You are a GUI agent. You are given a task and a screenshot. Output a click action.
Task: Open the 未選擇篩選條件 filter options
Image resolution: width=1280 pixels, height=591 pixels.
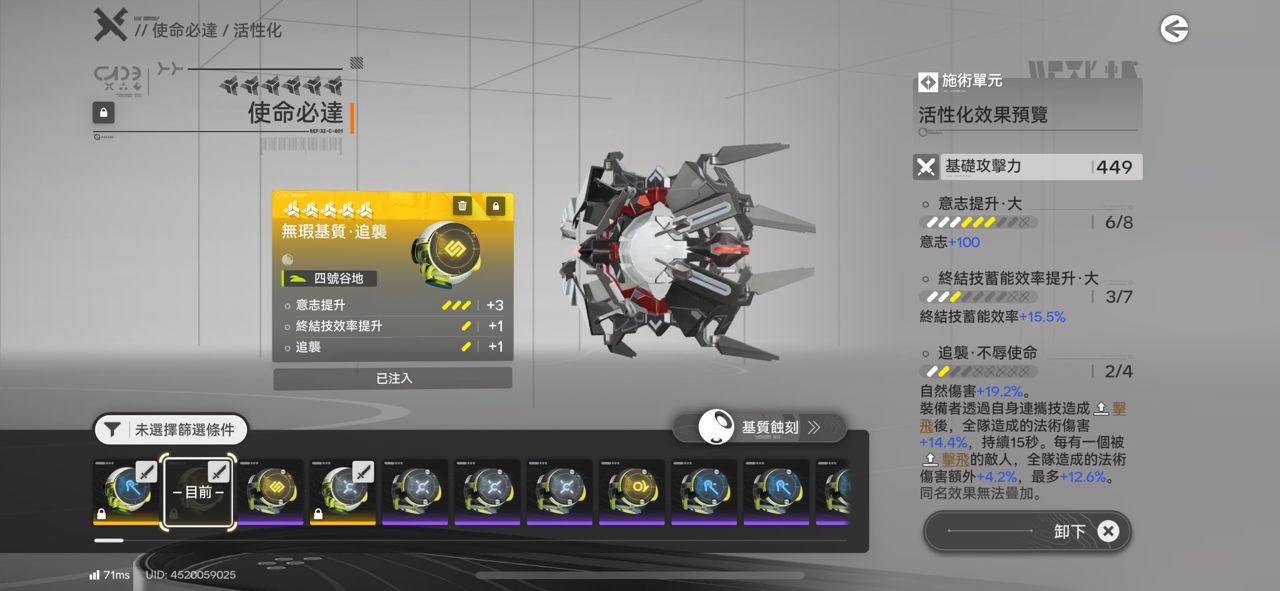(x=171, y=430)
